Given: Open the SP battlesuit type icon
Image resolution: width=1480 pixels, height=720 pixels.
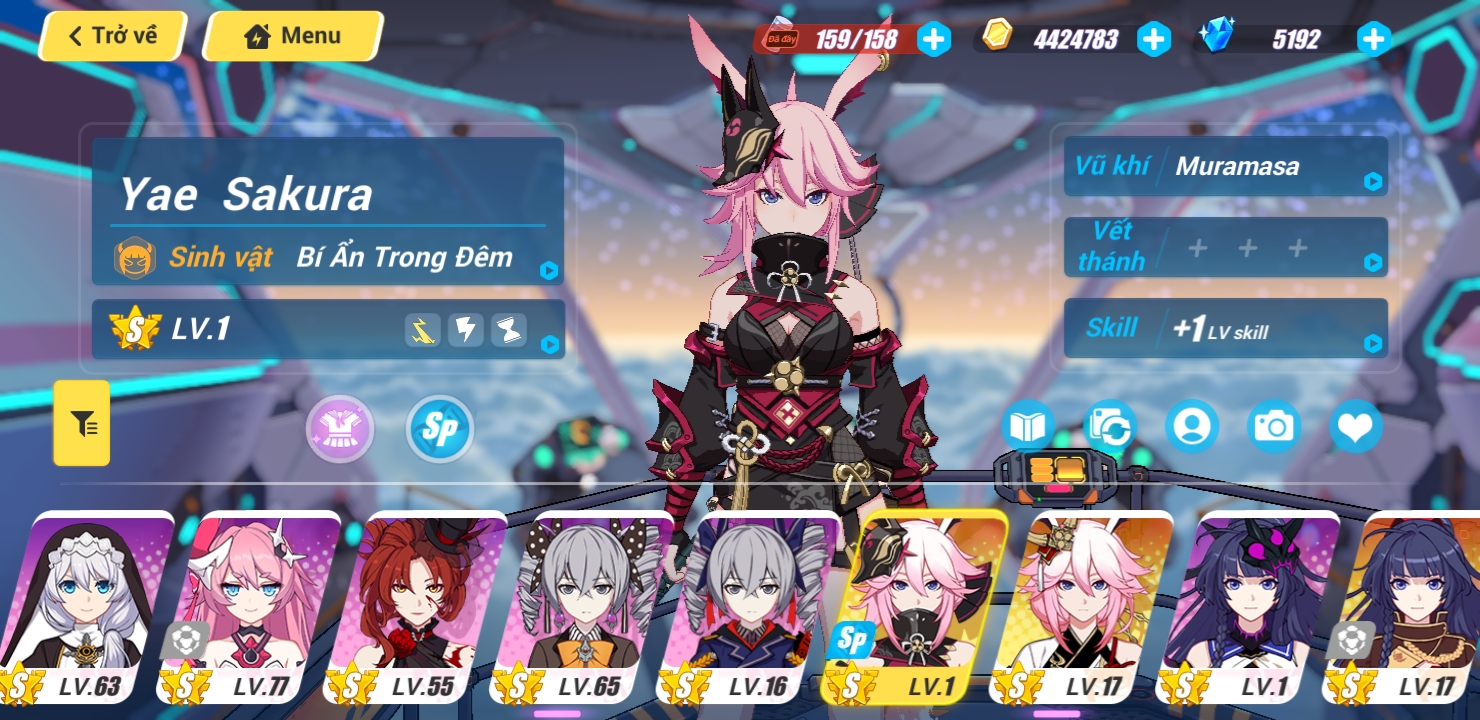Looking at the screenshot, I should pos(438,428).
